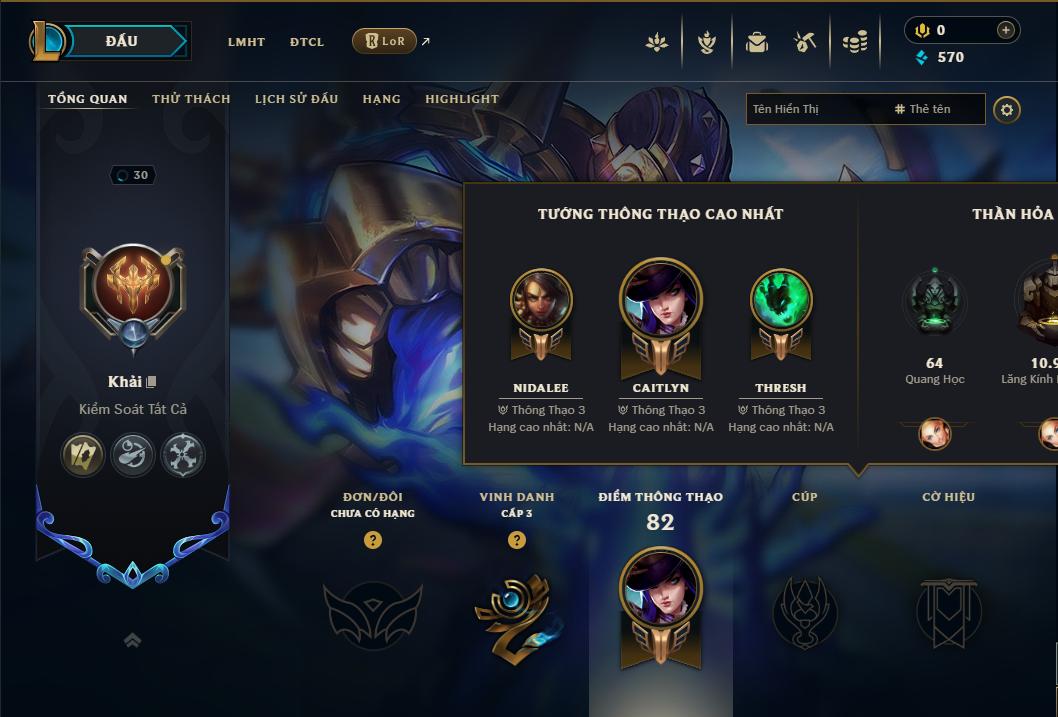1058x717 pixels.
Task: Open the backpack collection icon
Action: click(x=756, y=42)
